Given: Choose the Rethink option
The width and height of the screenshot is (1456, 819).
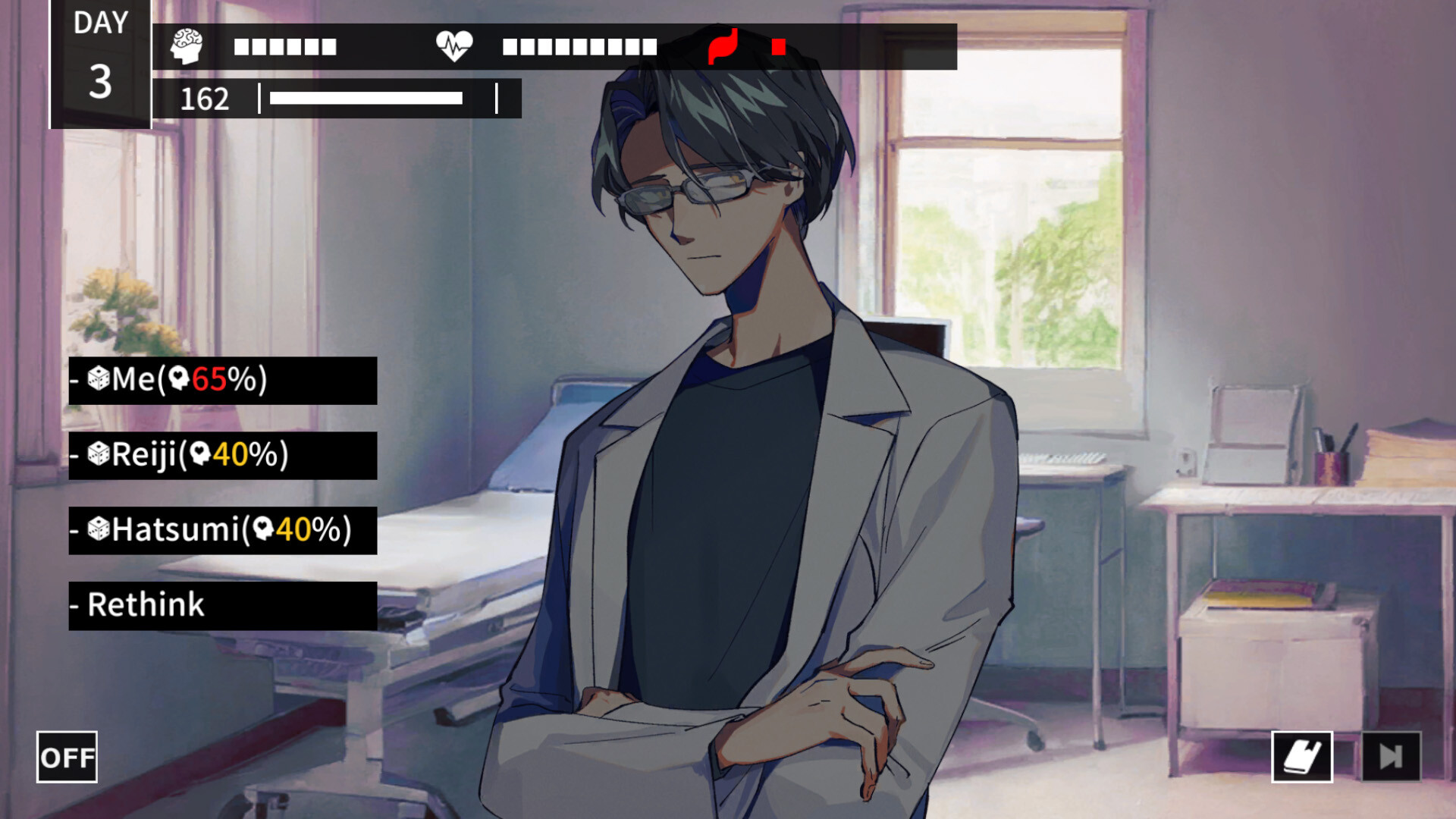Looking at the screenshot, I should pyautogui.click(x=222, y=605).
